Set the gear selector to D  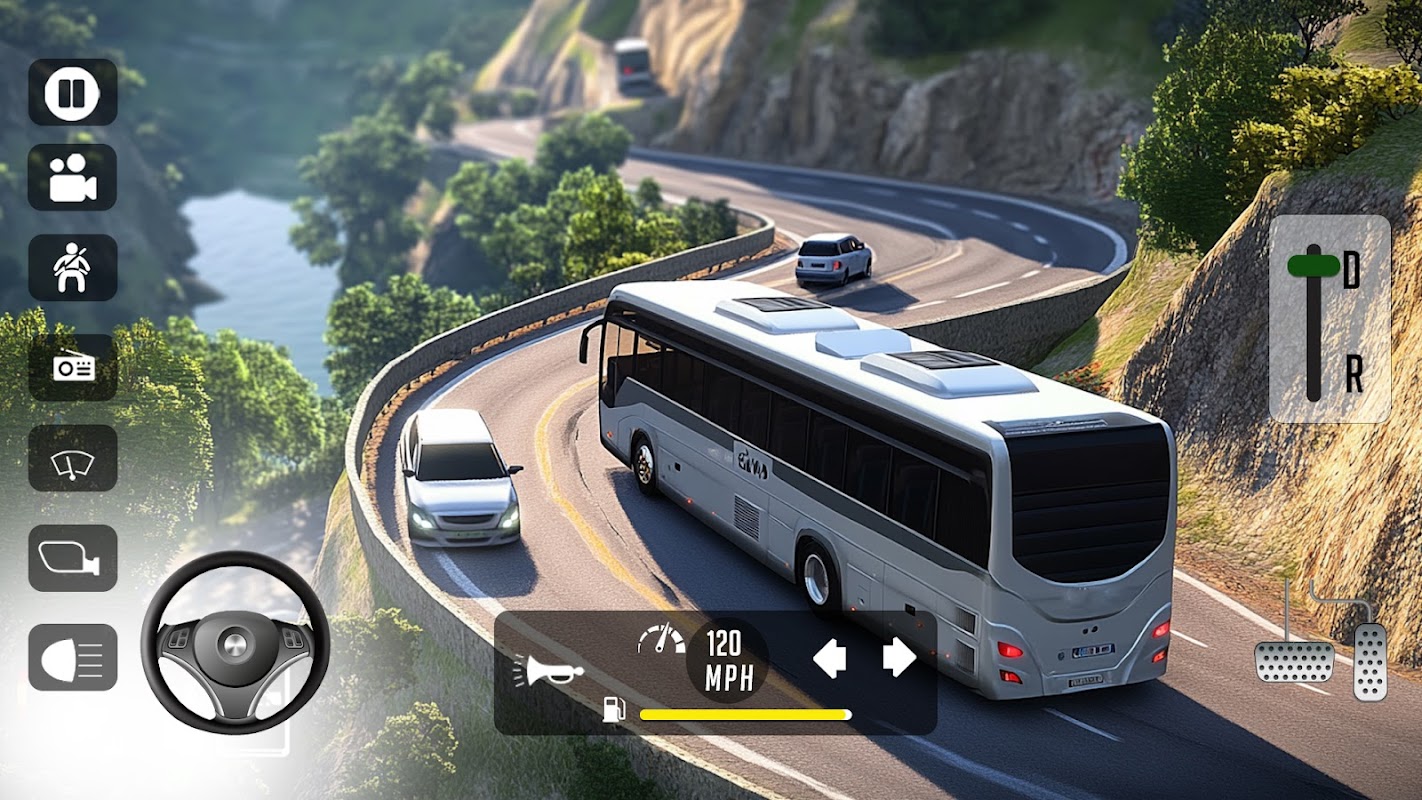click(1351, 270)
